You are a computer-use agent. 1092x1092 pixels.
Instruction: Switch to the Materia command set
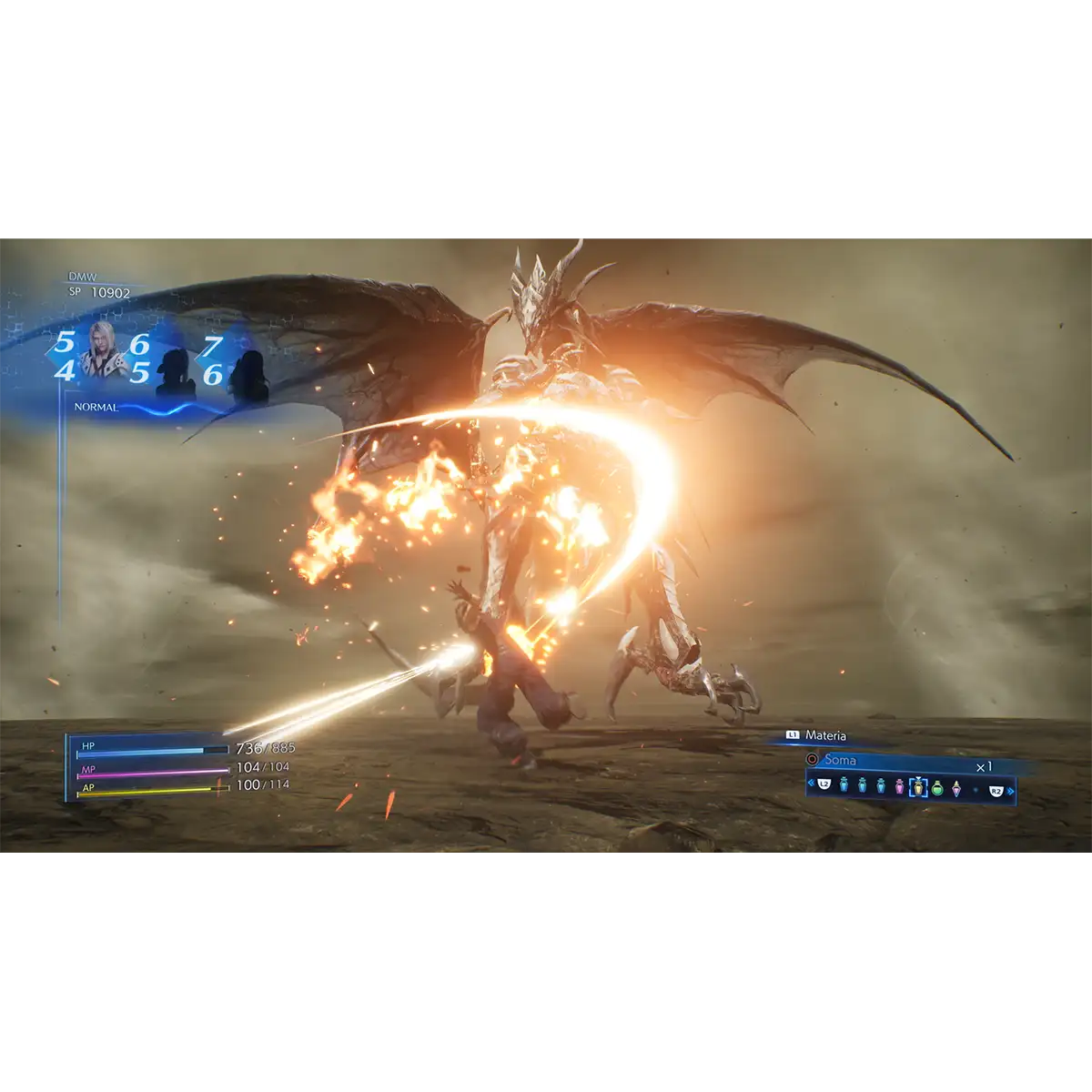(824, 735)
